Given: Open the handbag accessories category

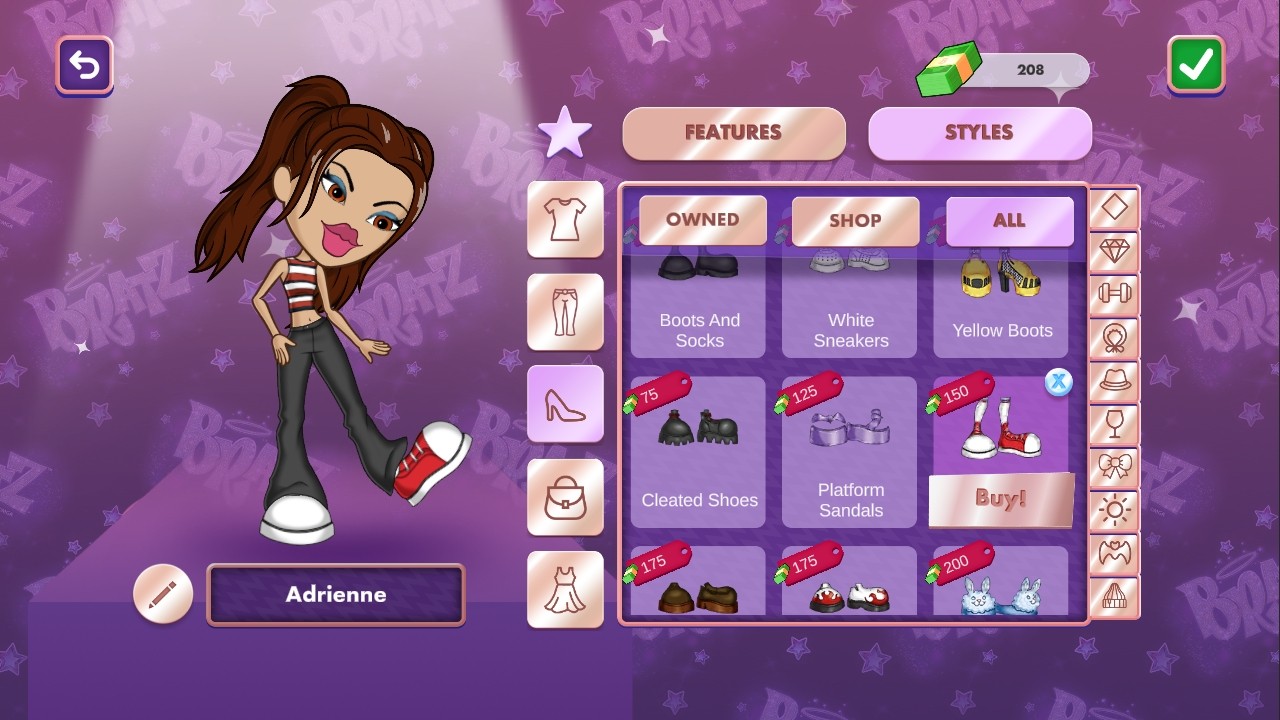Looking at the screenshot, I should click(x=565, y=497).
